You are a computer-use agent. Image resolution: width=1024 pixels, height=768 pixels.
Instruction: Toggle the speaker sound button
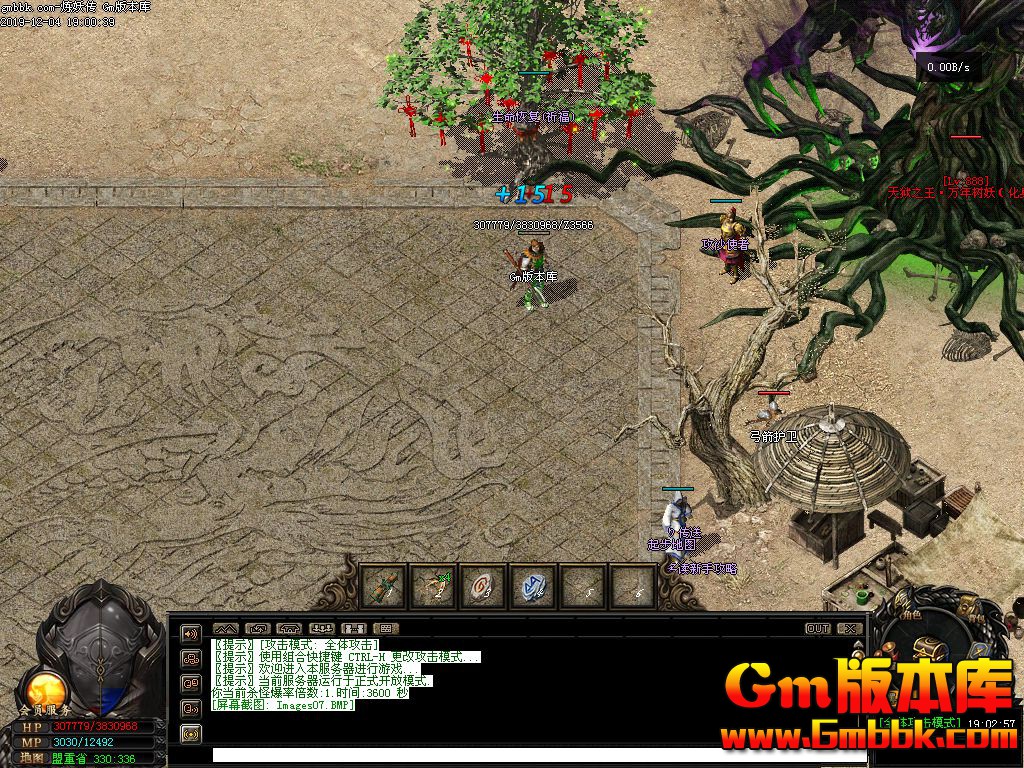point(190,633)
